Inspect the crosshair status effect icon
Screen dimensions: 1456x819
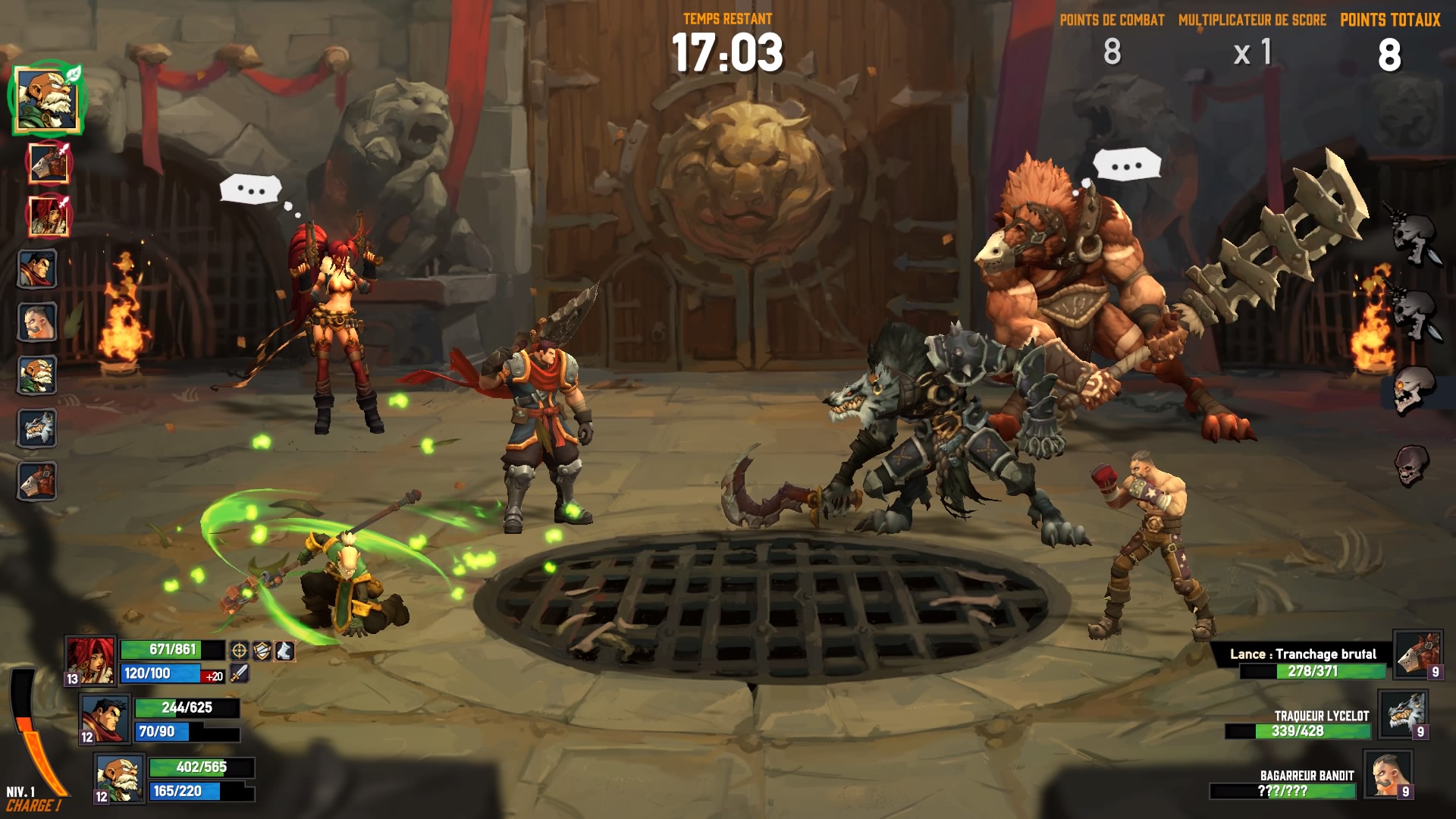[239, 651]
